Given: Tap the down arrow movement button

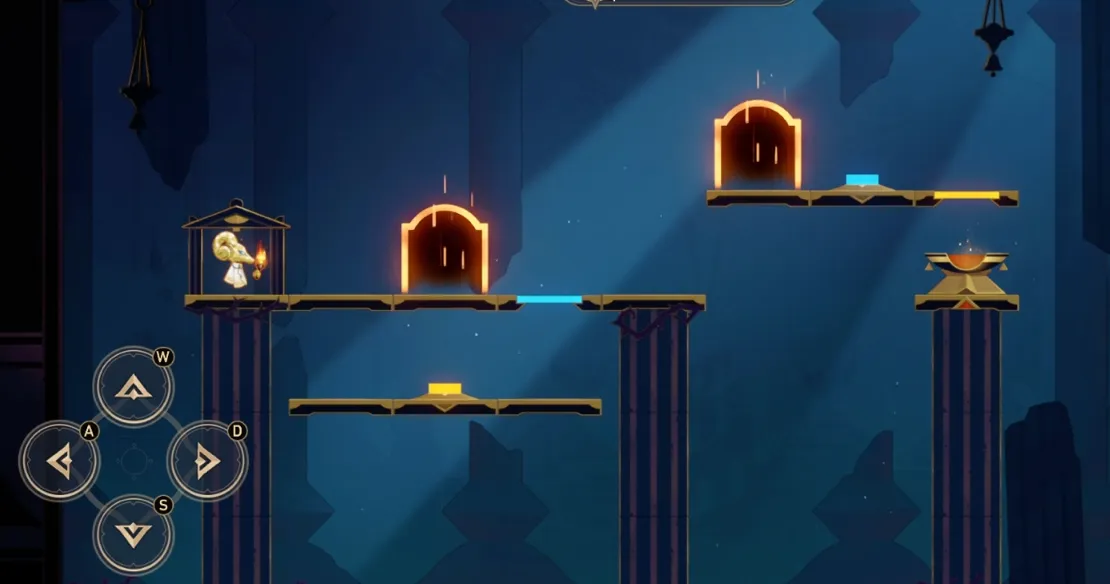Looking at the screenshot, I should click(133, 535).
